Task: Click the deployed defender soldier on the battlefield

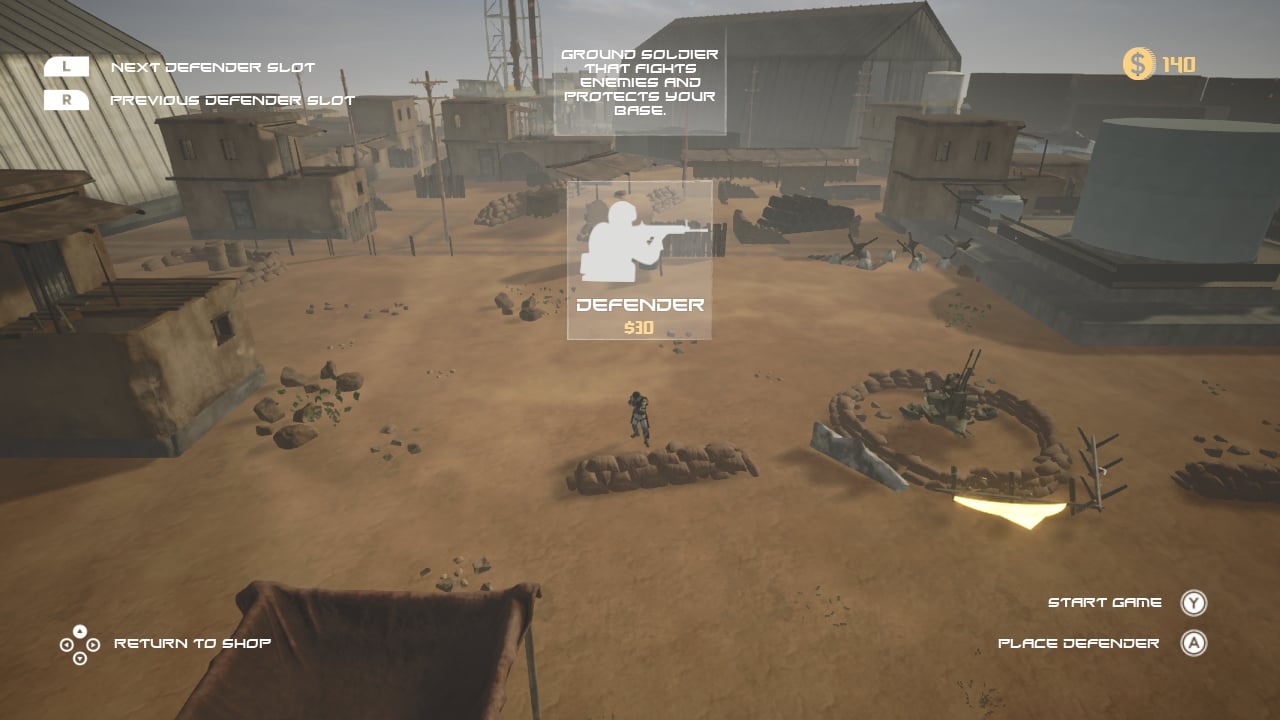Action: [x=638, y=415]
